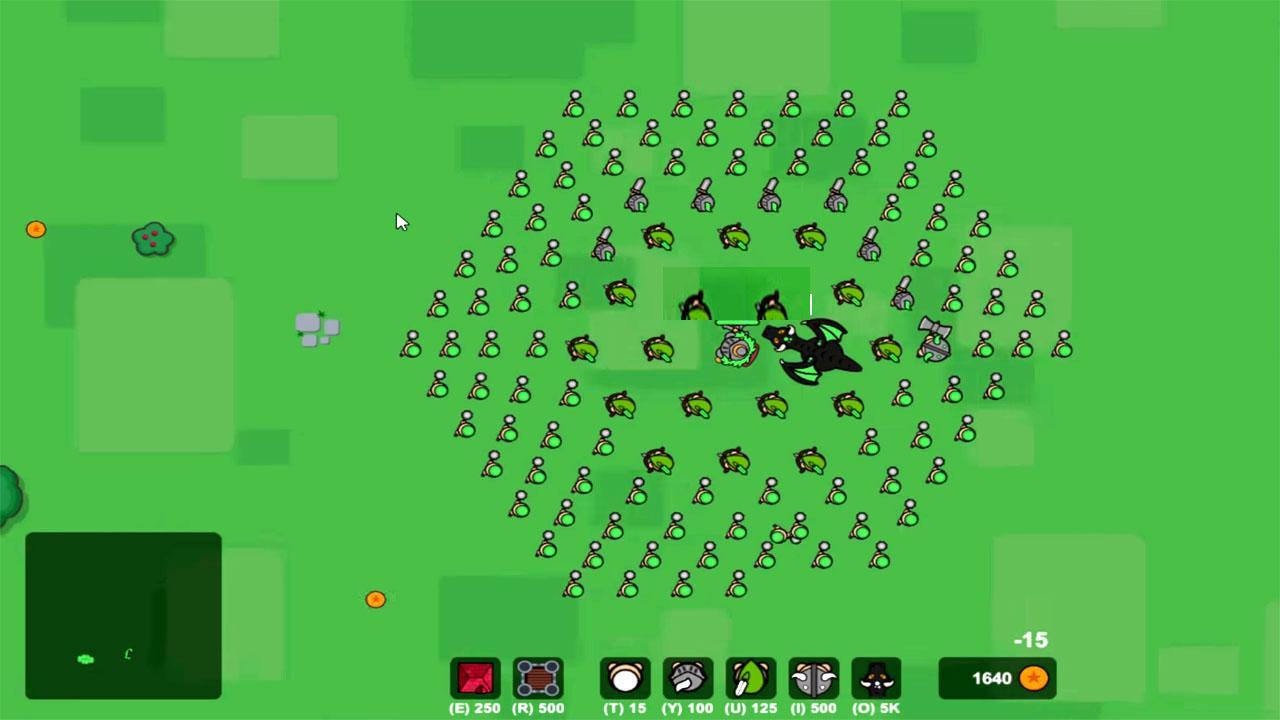Click the red -15 cost indicator

[x=1031, y=640]
